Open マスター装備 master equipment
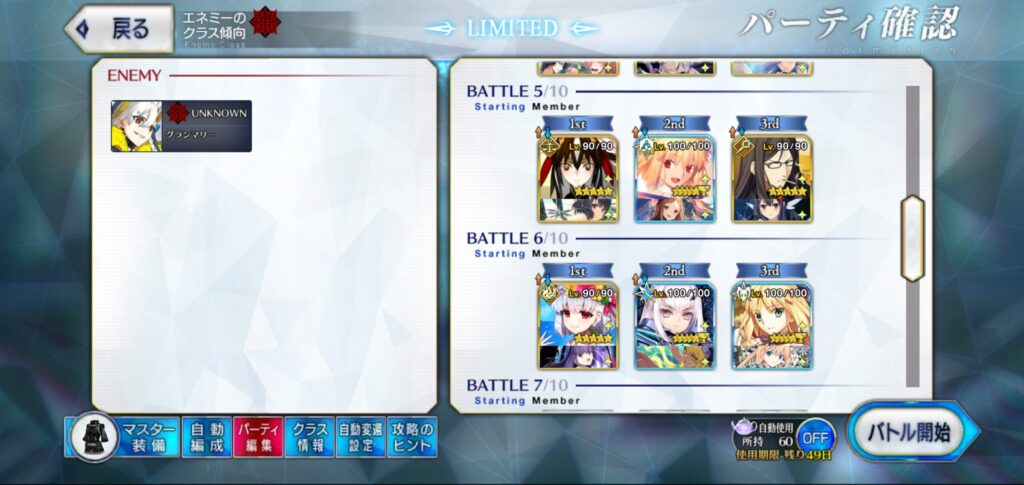 point(124,437)
